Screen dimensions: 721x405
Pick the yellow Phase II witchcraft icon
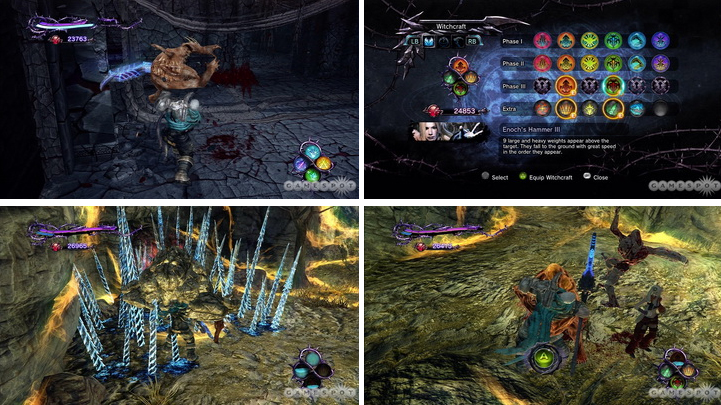click(588, 64)
